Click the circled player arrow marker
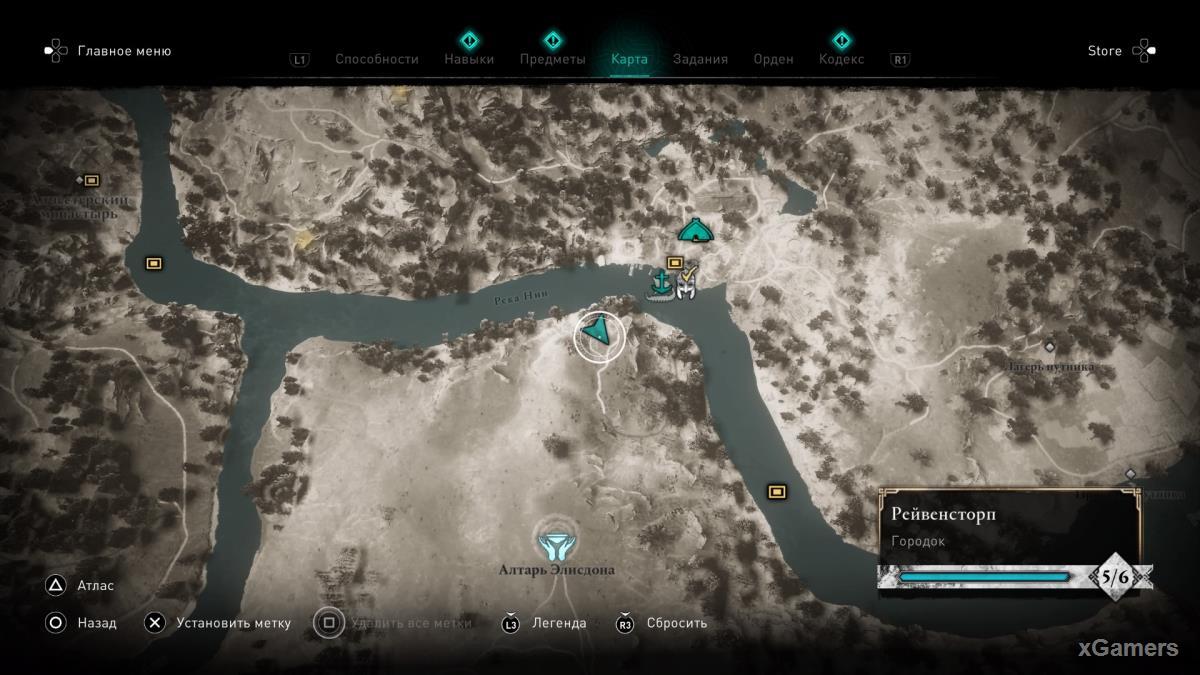The image size is (1200, 675). pyautogui.click(x=599, y=334)
